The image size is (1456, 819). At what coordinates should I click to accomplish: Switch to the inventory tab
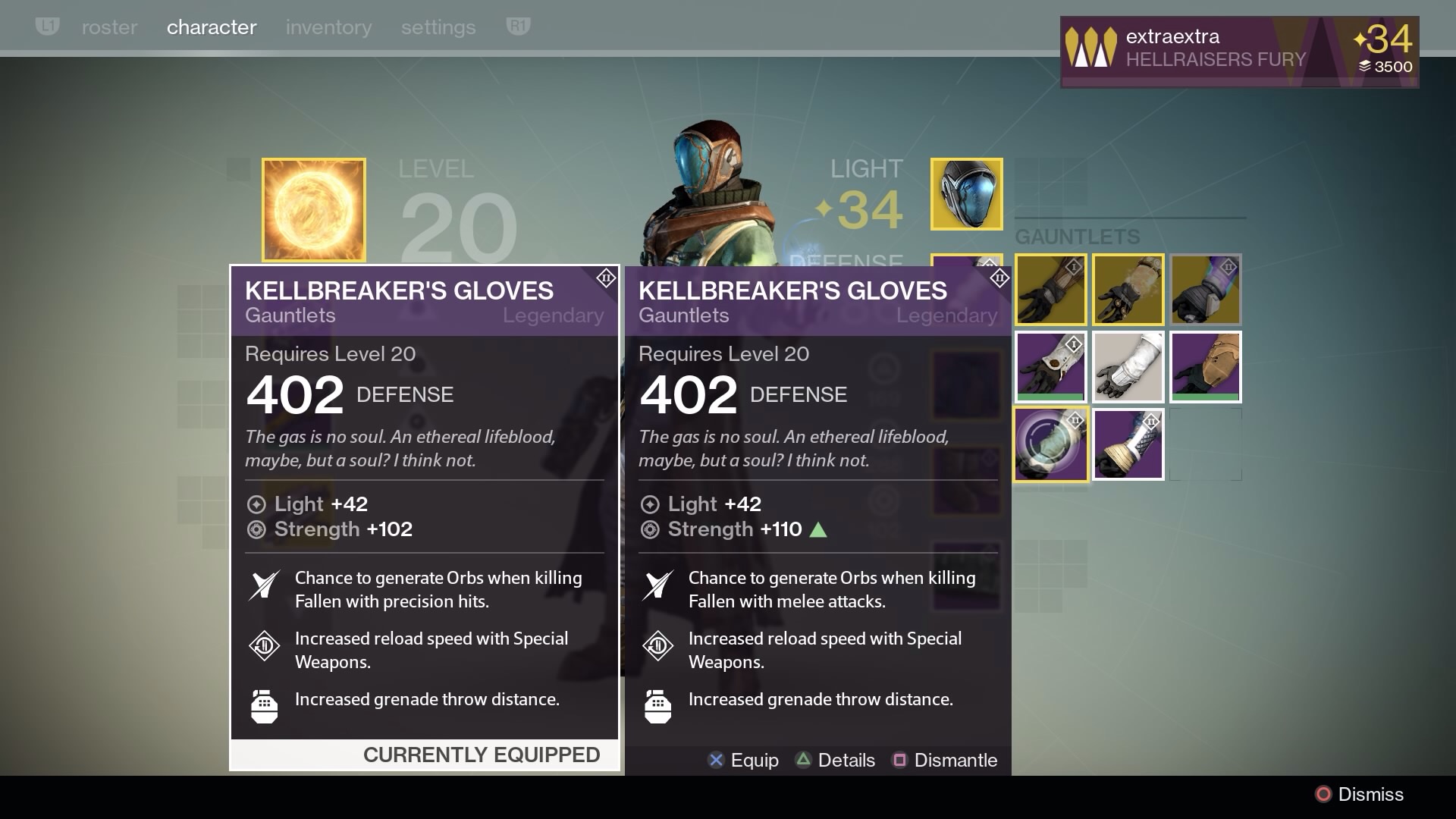328,27
